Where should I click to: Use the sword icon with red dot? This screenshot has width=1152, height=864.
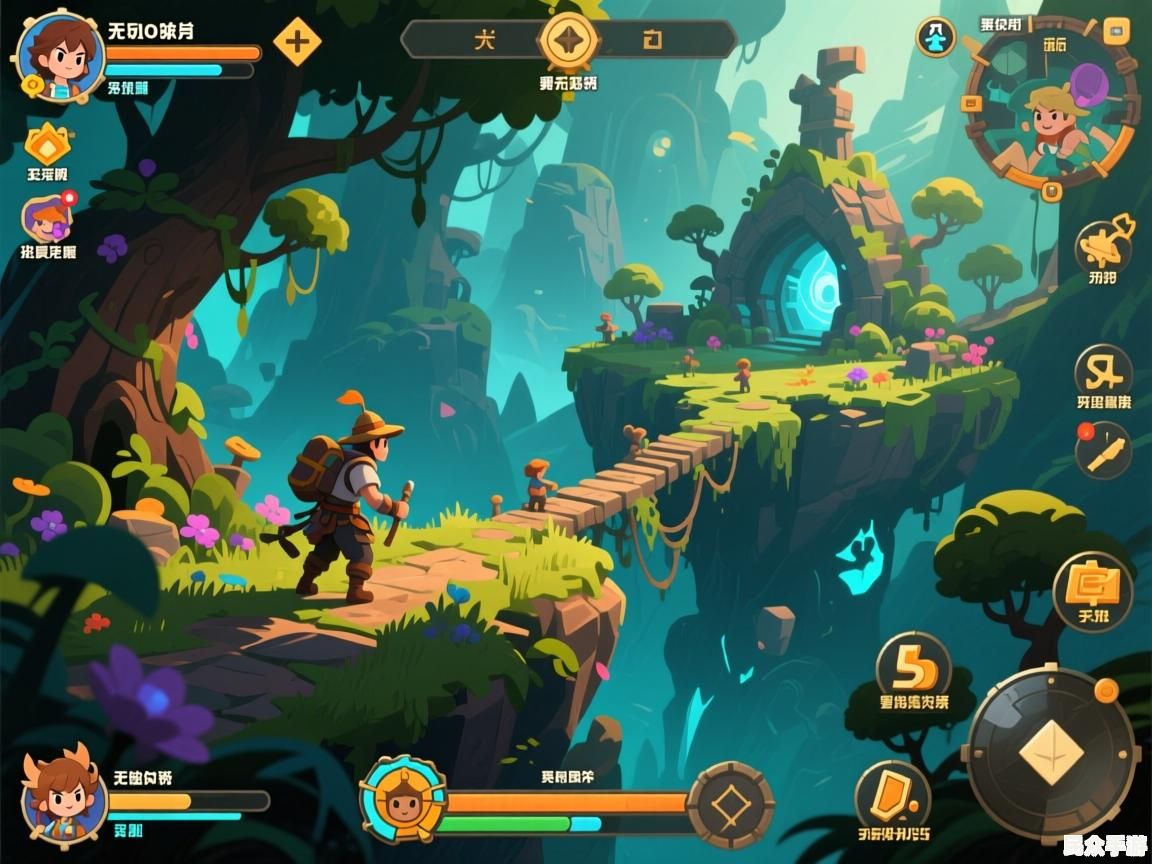coord(1103,450)
